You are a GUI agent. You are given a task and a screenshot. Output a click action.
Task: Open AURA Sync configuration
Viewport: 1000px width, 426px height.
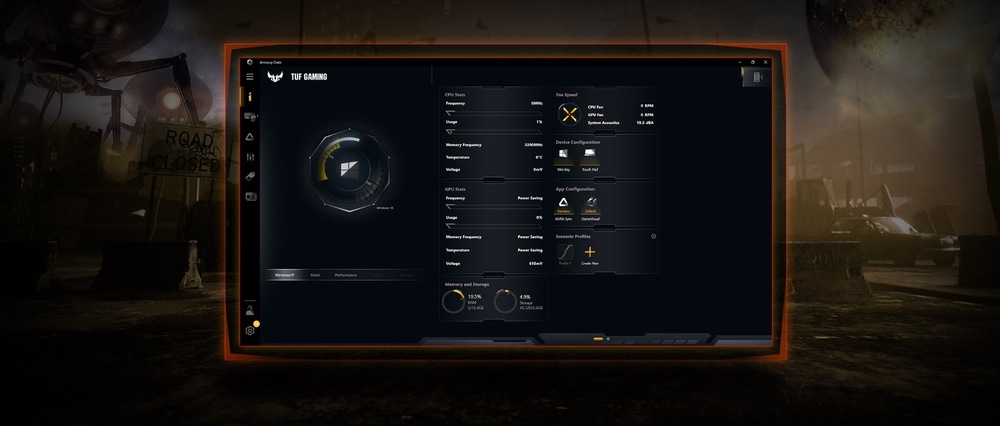[565, 202]
